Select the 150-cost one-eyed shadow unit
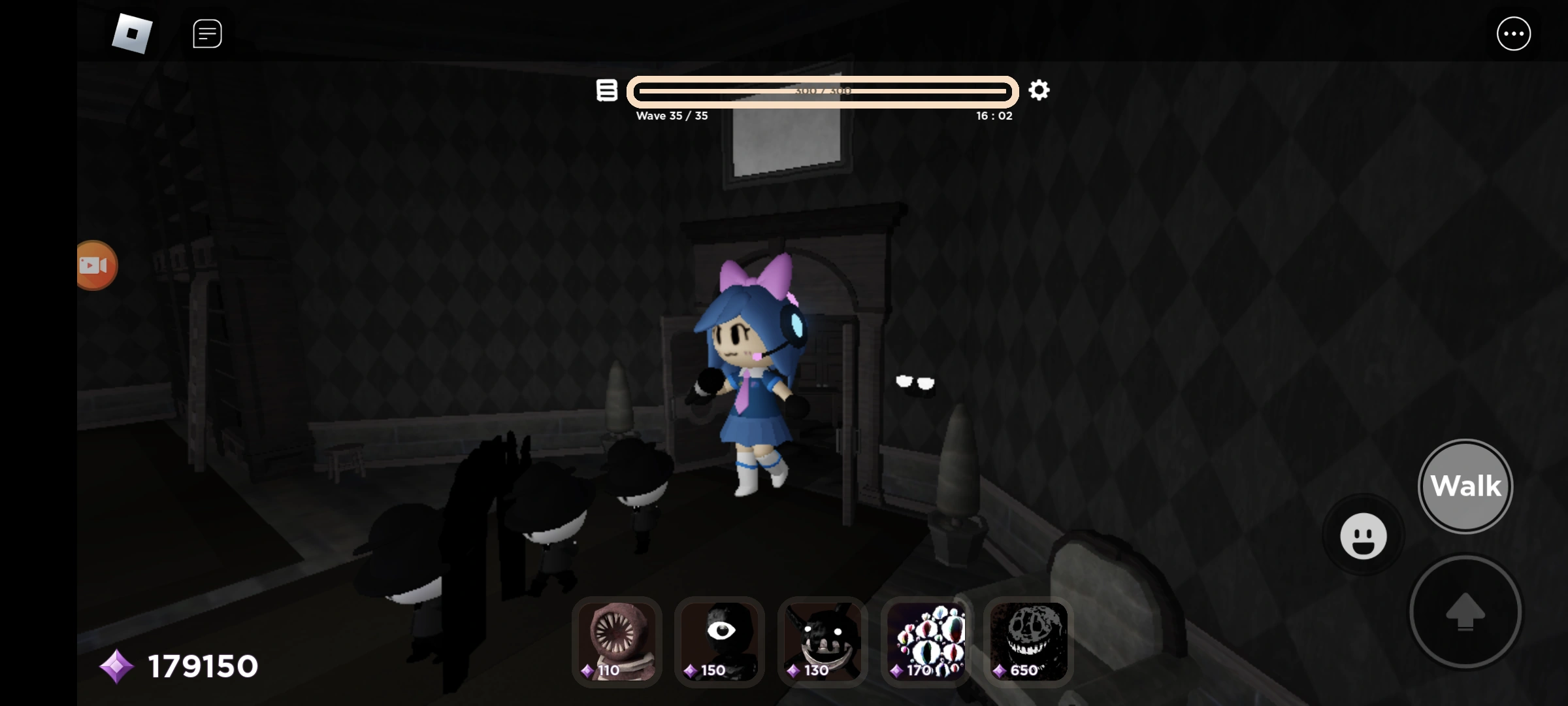 pos(719,643)
